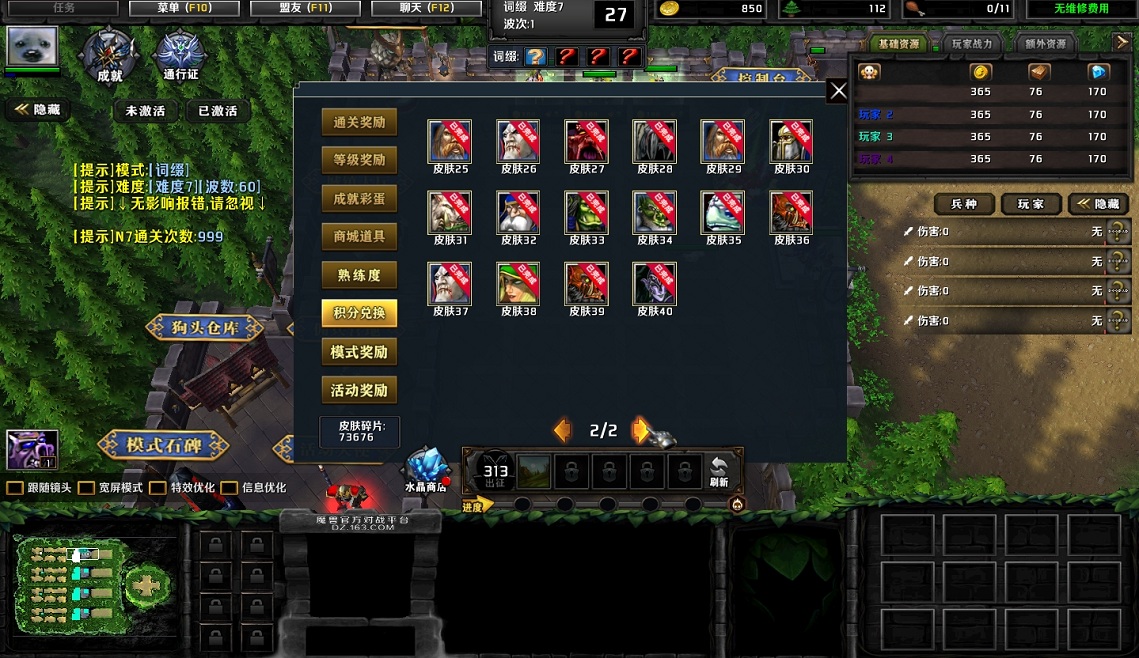Image resolution: width=1139 pixels, height=658 pixels.
Task: Switch to 模式奖励 rewards
Action: coord(359,352)
